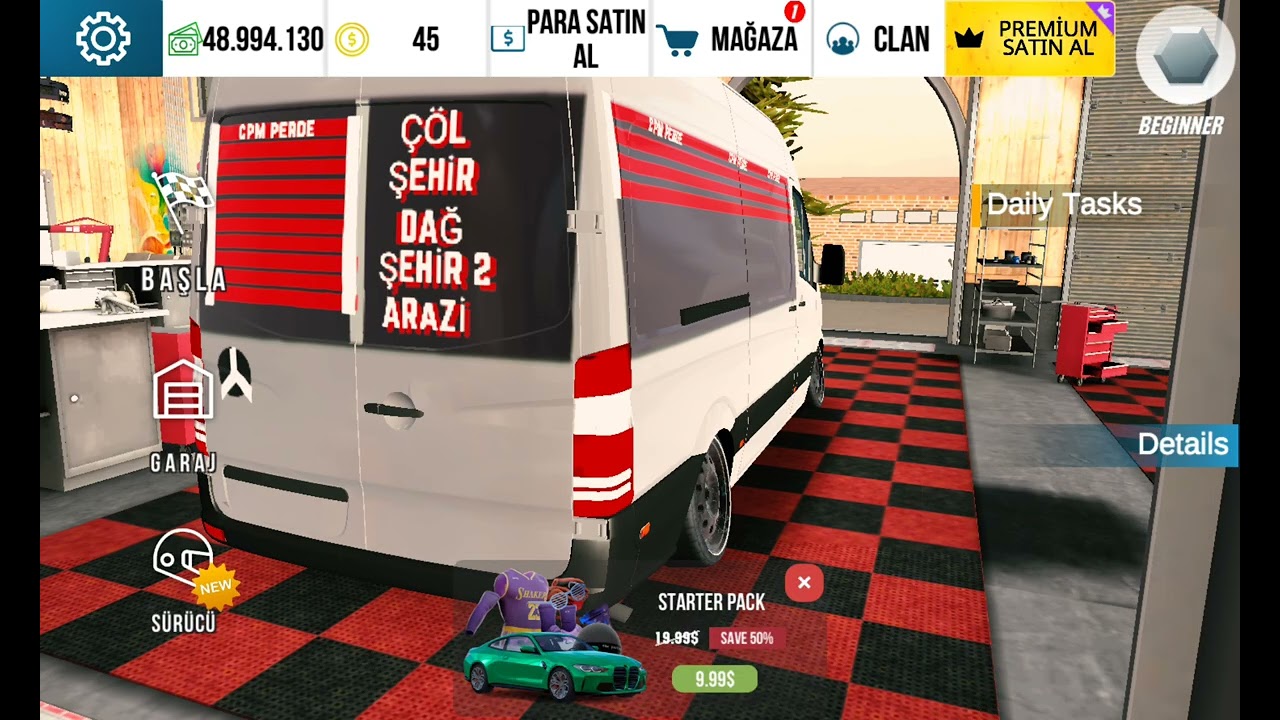Screen dimensions: 1280x720
Task: Open the Details panel
Action: tap(1183, 445)
